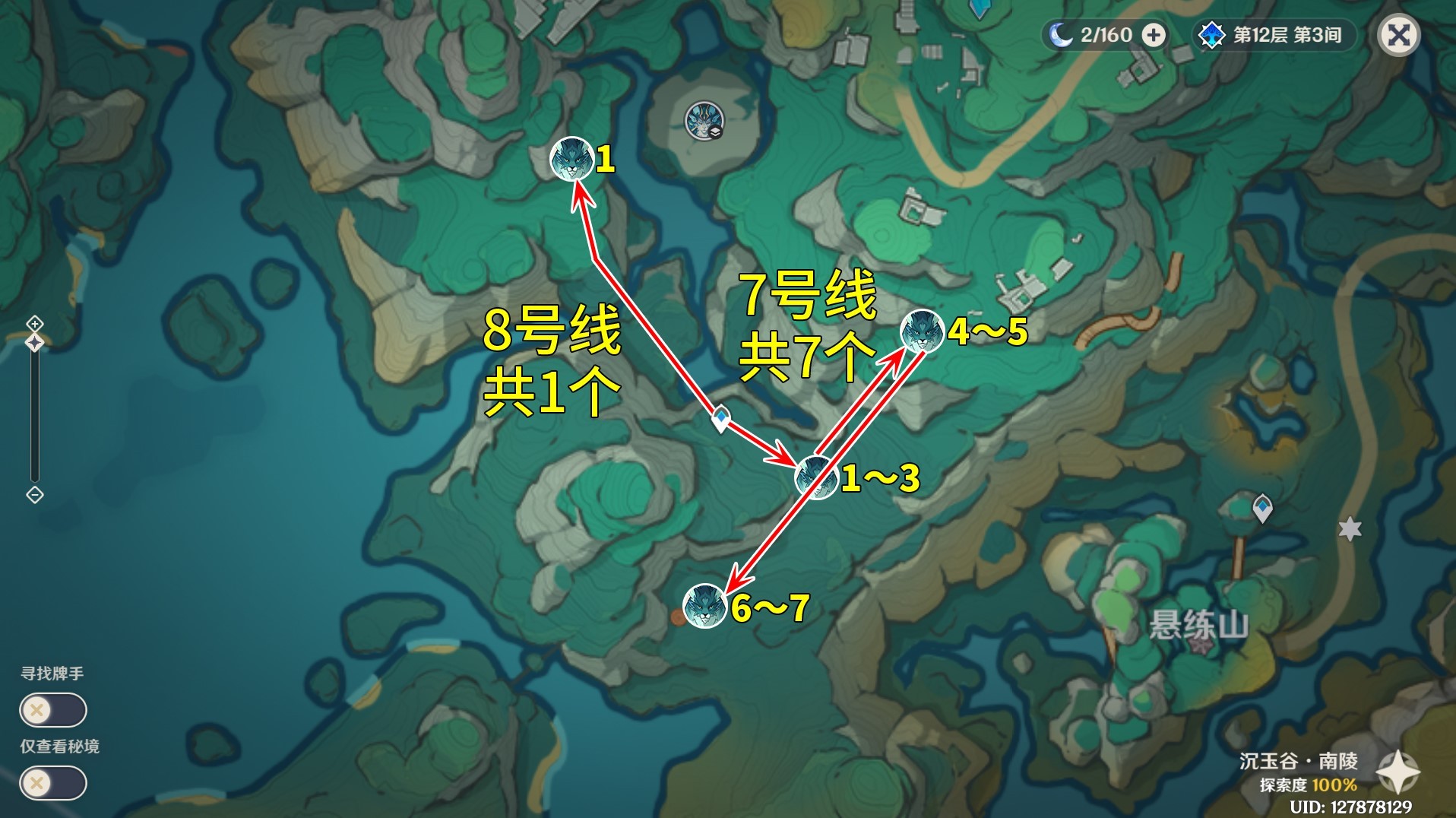The image size is (1456, 818).
Task: Click the 6~7 boss marker
Action: 705,606
